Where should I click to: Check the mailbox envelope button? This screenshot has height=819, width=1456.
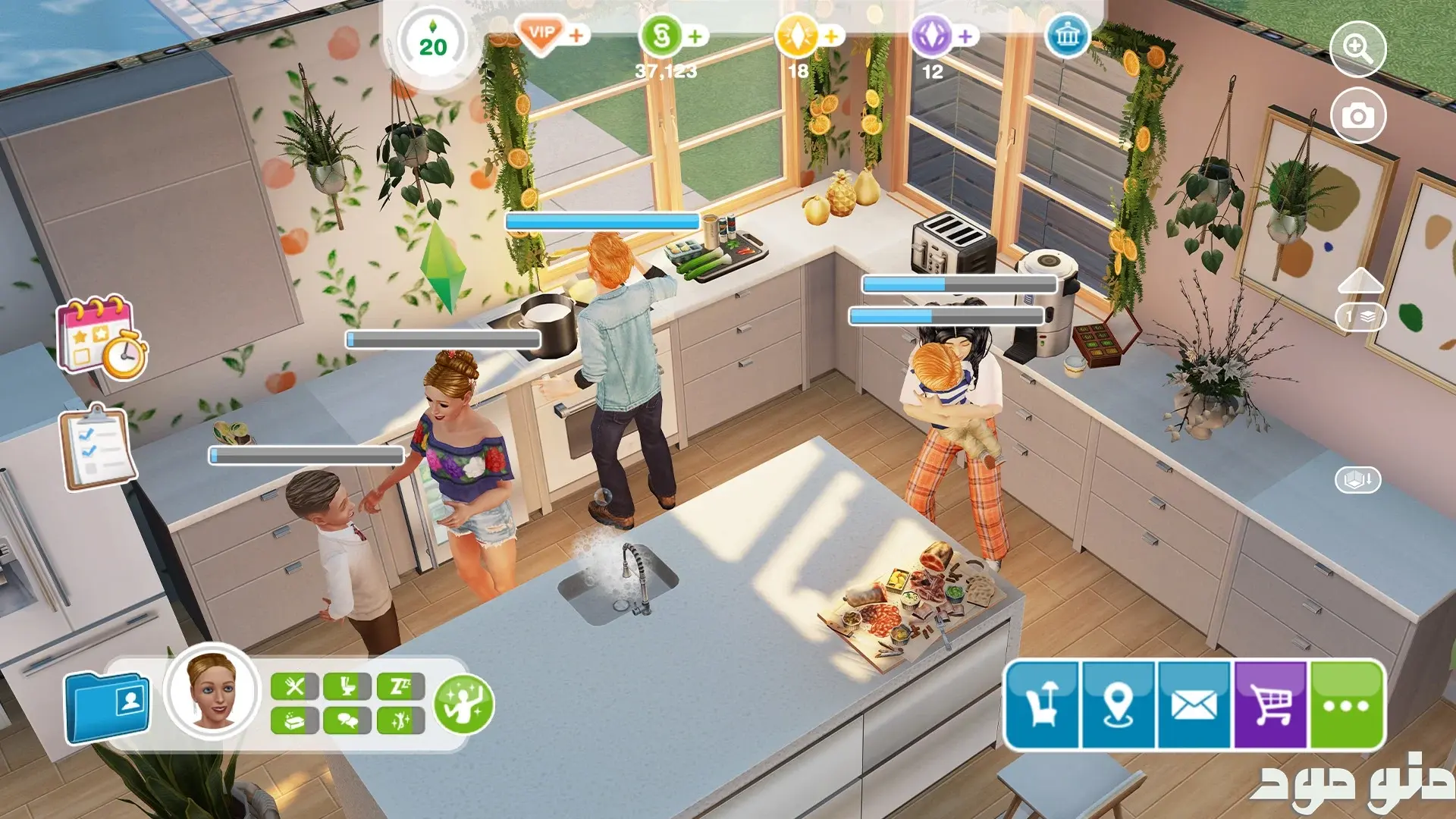pyautogui.click(x=1194, y=704)
